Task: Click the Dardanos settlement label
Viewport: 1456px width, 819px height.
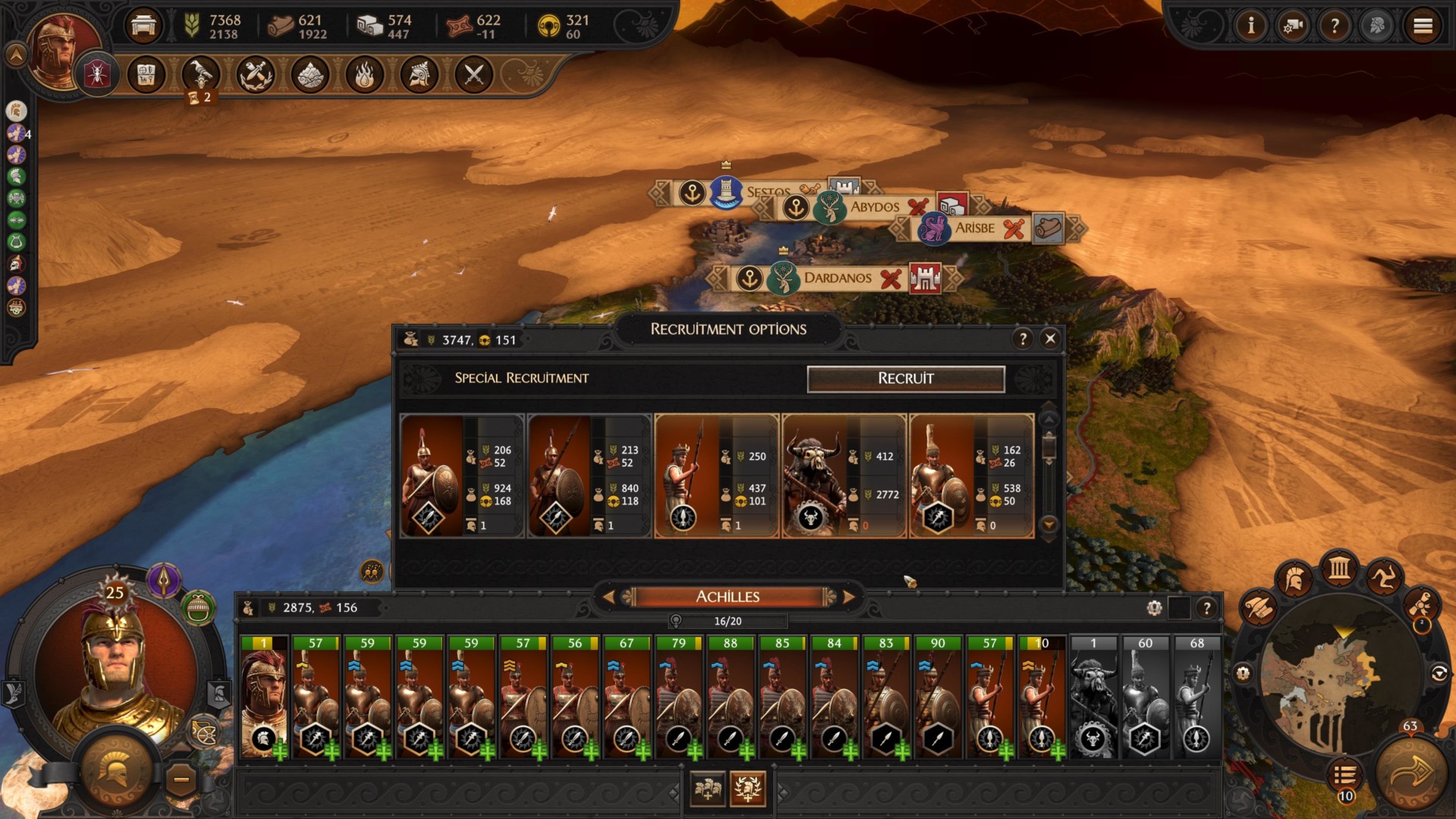Action: pos(837,278)
